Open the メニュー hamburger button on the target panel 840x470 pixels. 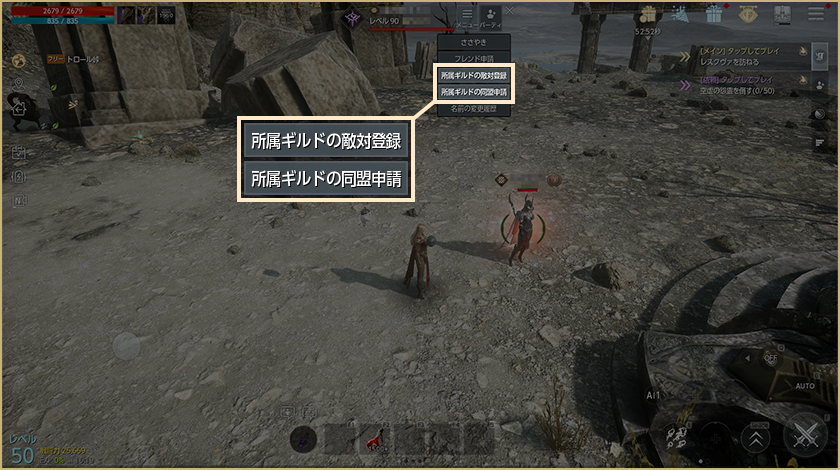point(467,15)
